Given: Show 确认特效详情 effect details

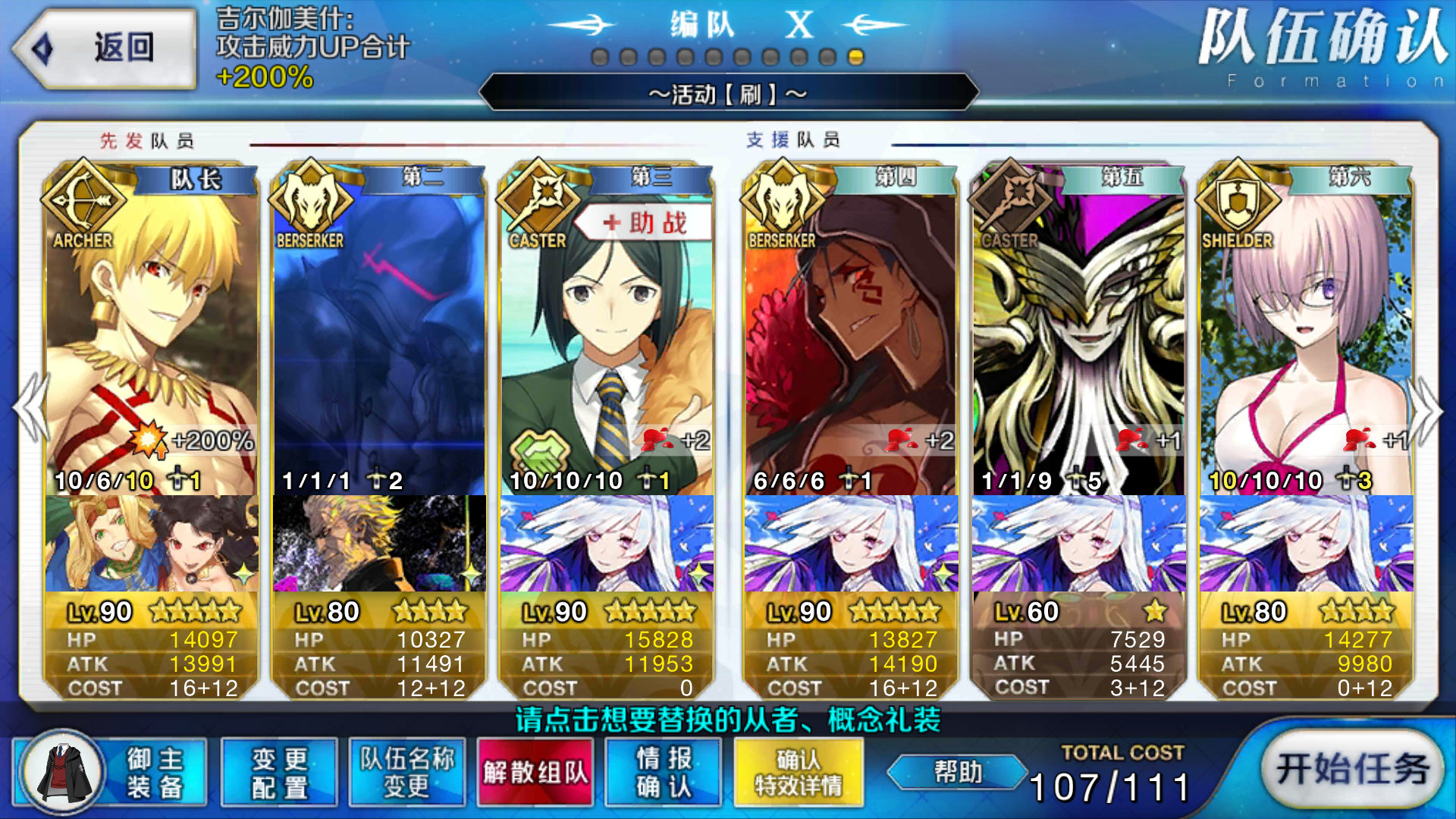Looking at the screenshot, I should 799,772.
